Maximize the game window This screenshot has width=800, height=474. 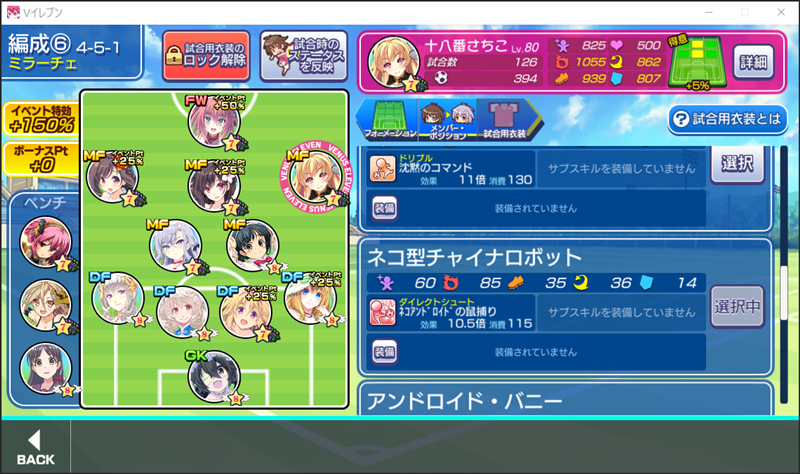point(742,11)
